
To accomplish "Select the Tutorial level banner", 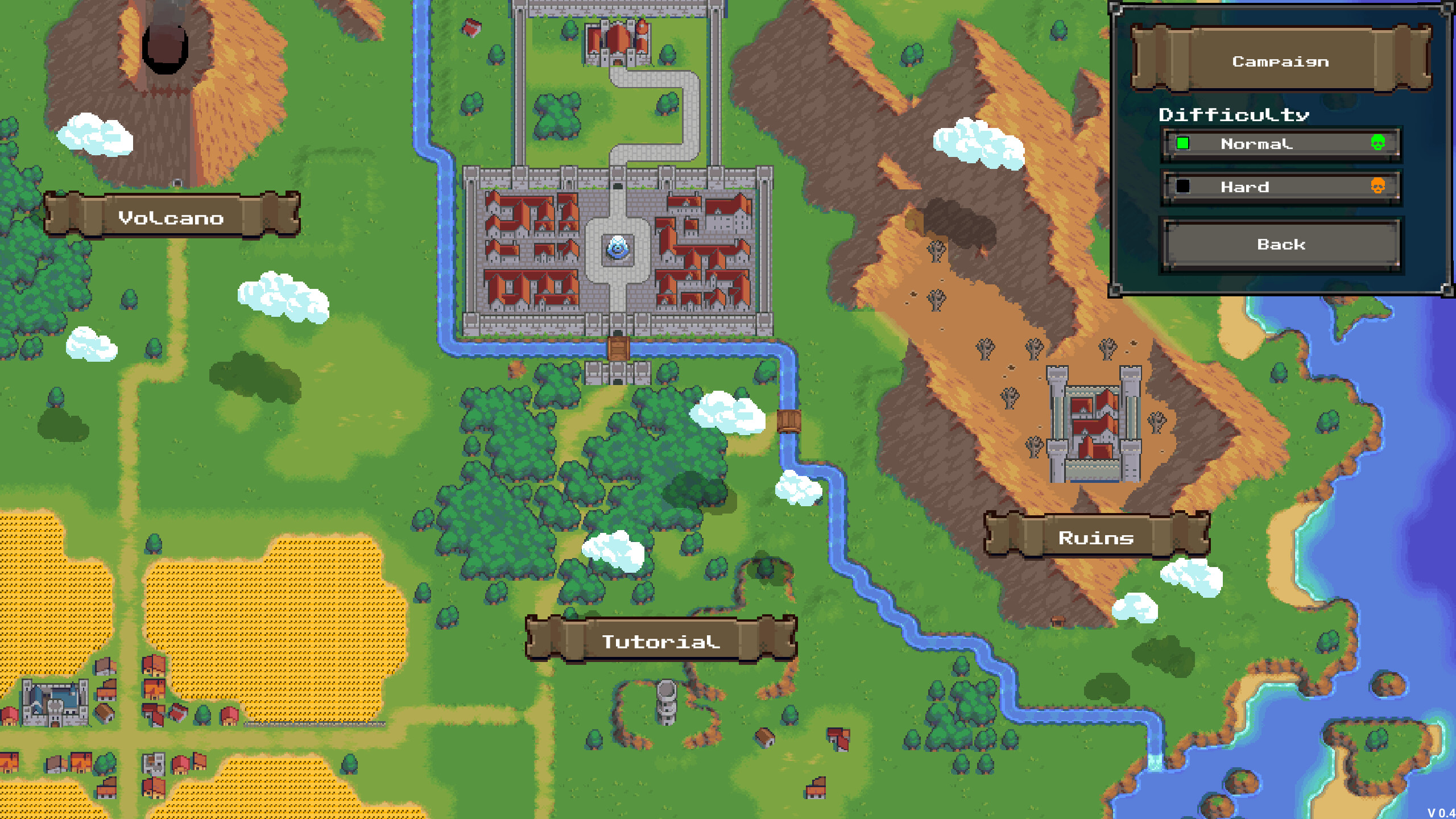I will [x=661, y=642].
